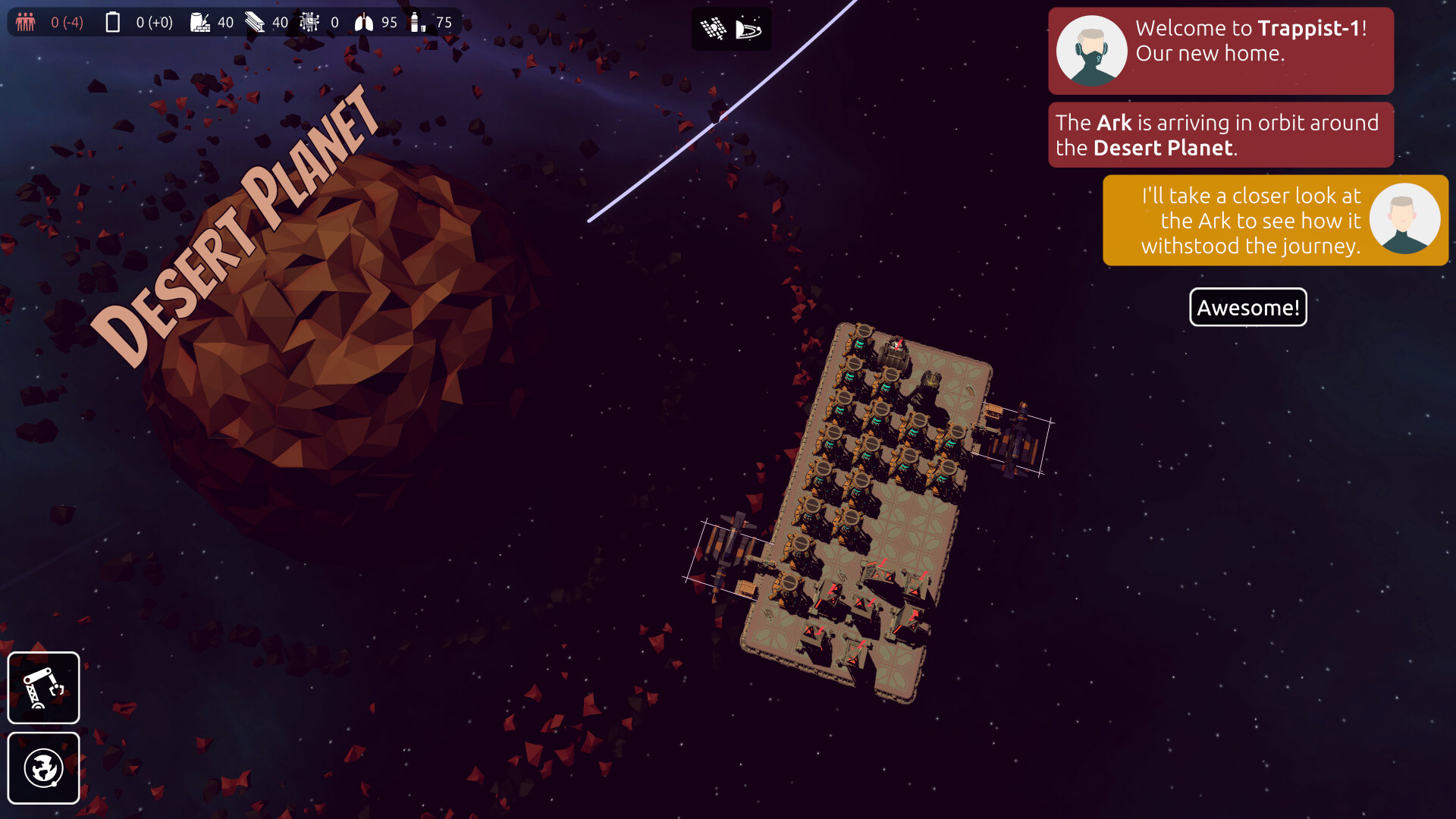Click the water bottle resource icon
1456x819 pixels.
416,22
